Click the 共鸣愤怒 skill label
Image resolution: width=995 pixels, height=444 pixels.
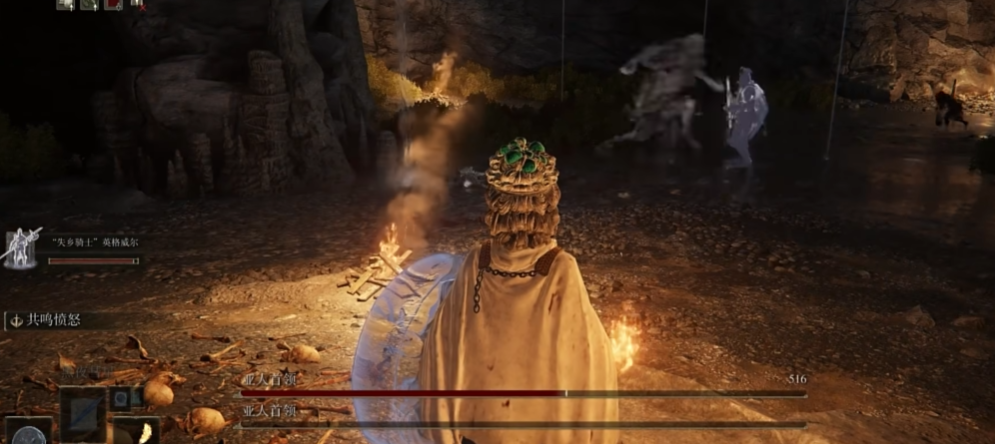pyautogui.click(x=56, y=320)
